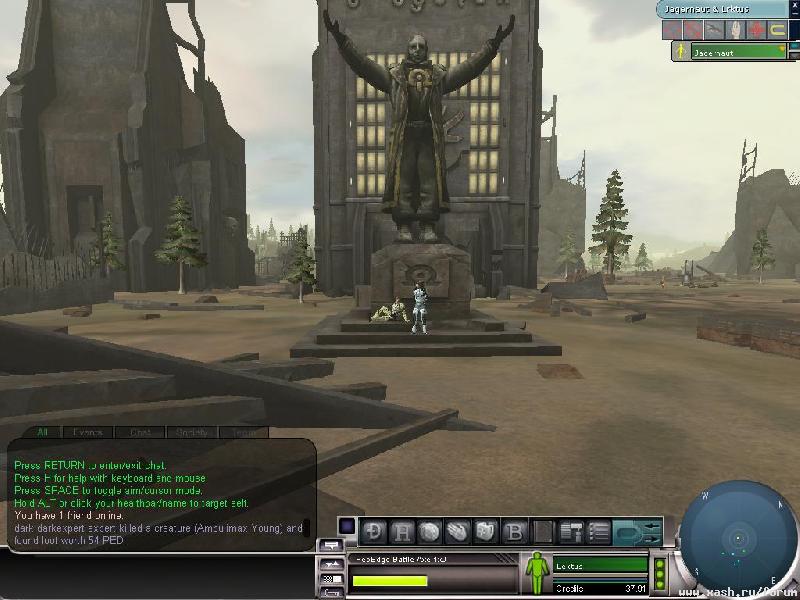800x600 pixels.
Task: Click the B icon in the action bar
Action: tap(514, 531)
